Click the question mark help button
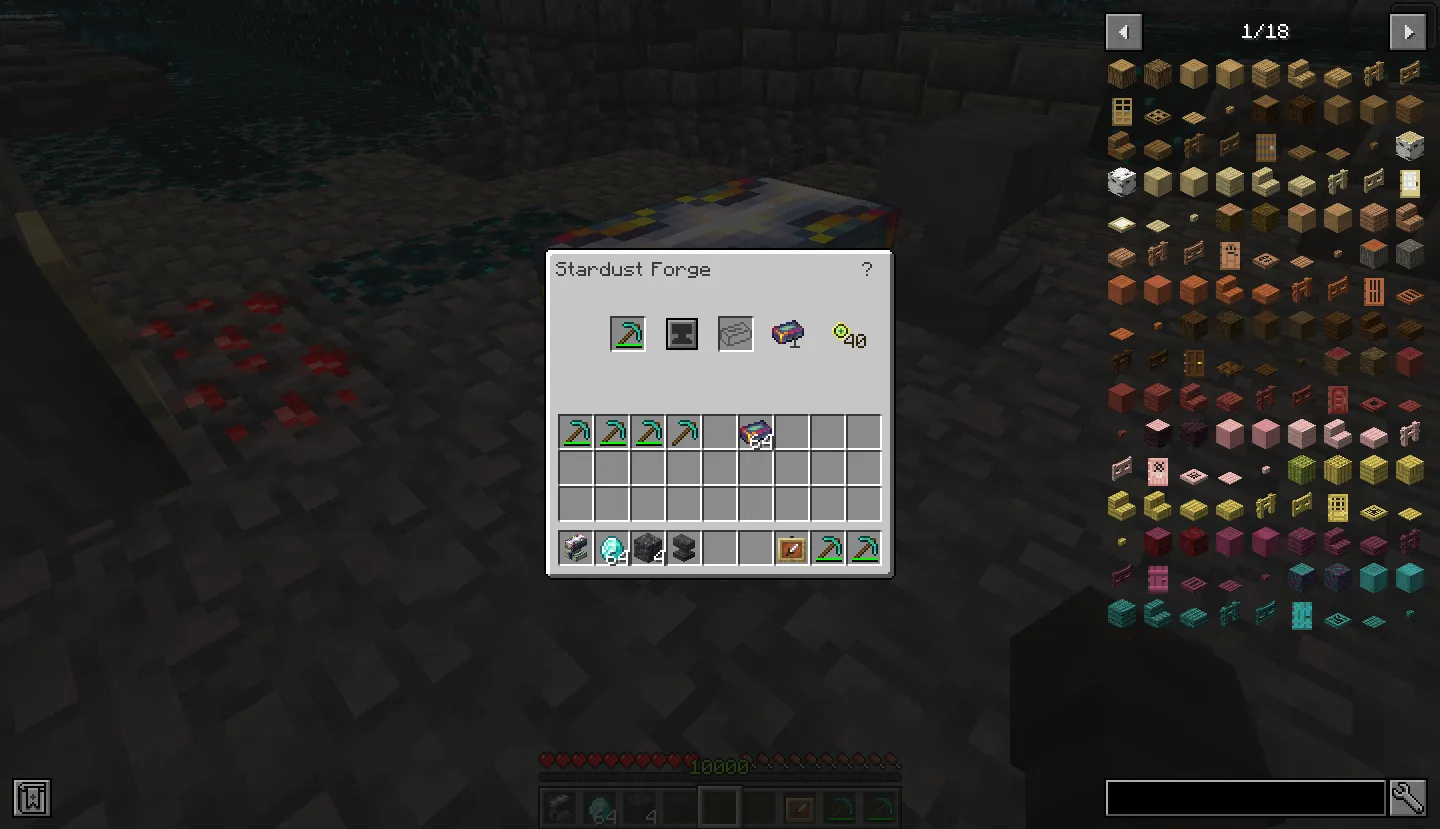The width and height of the screenshot is (1440, 829). point(866,269)
